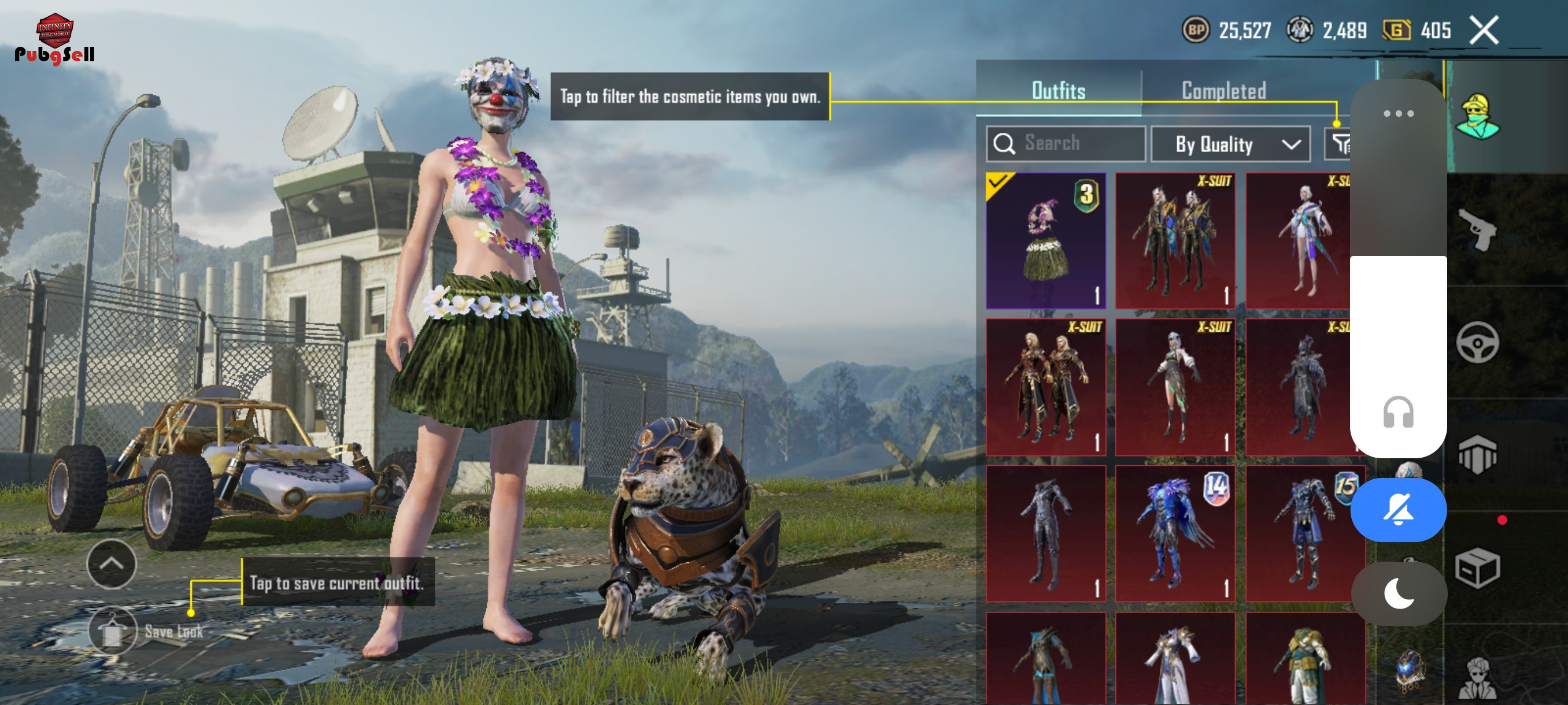Select the grass skirt flower outfit
This screenshot has width=1568, height=705.
(x=1045, y=240)
